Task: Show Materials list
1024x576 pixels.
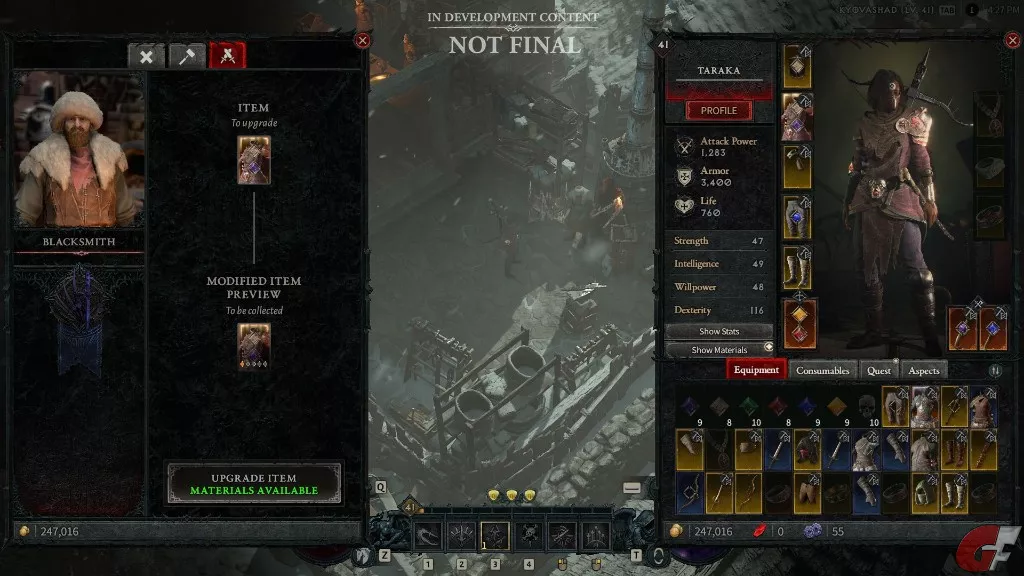Action: tap(720, 350)
